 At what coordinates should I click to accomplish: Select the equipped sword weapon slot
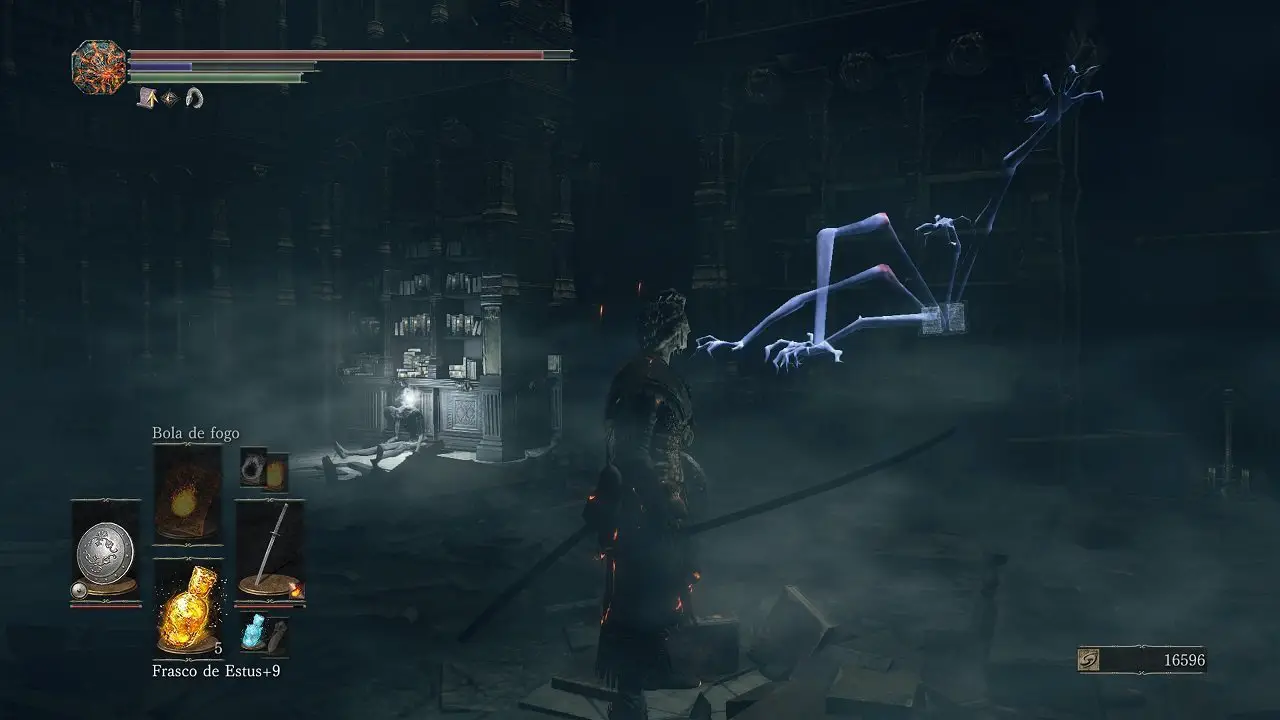pos(270,550)
